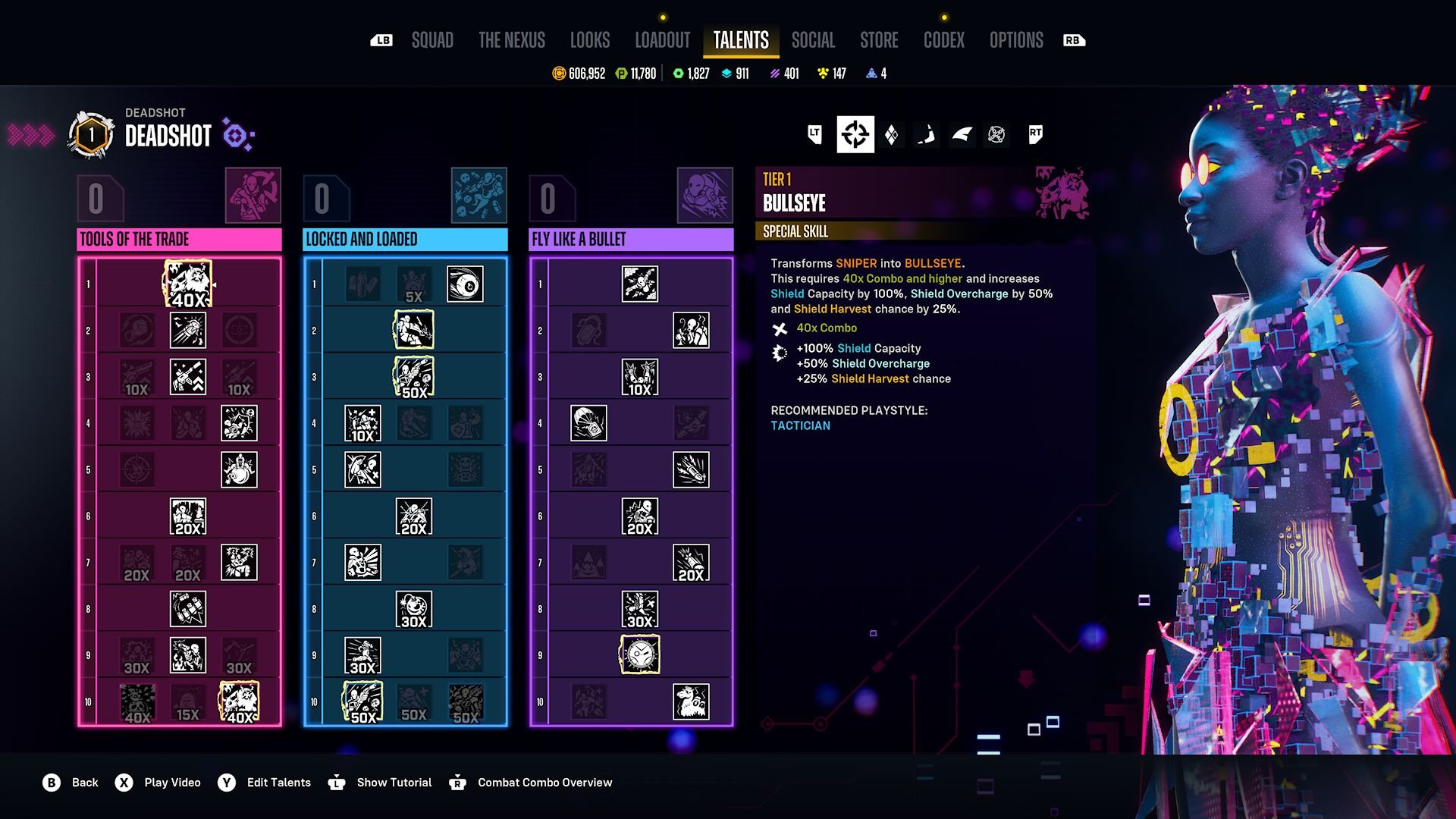1456x819 pixels.
Task: Go to the Looks tab
Action: coord(590,40)
